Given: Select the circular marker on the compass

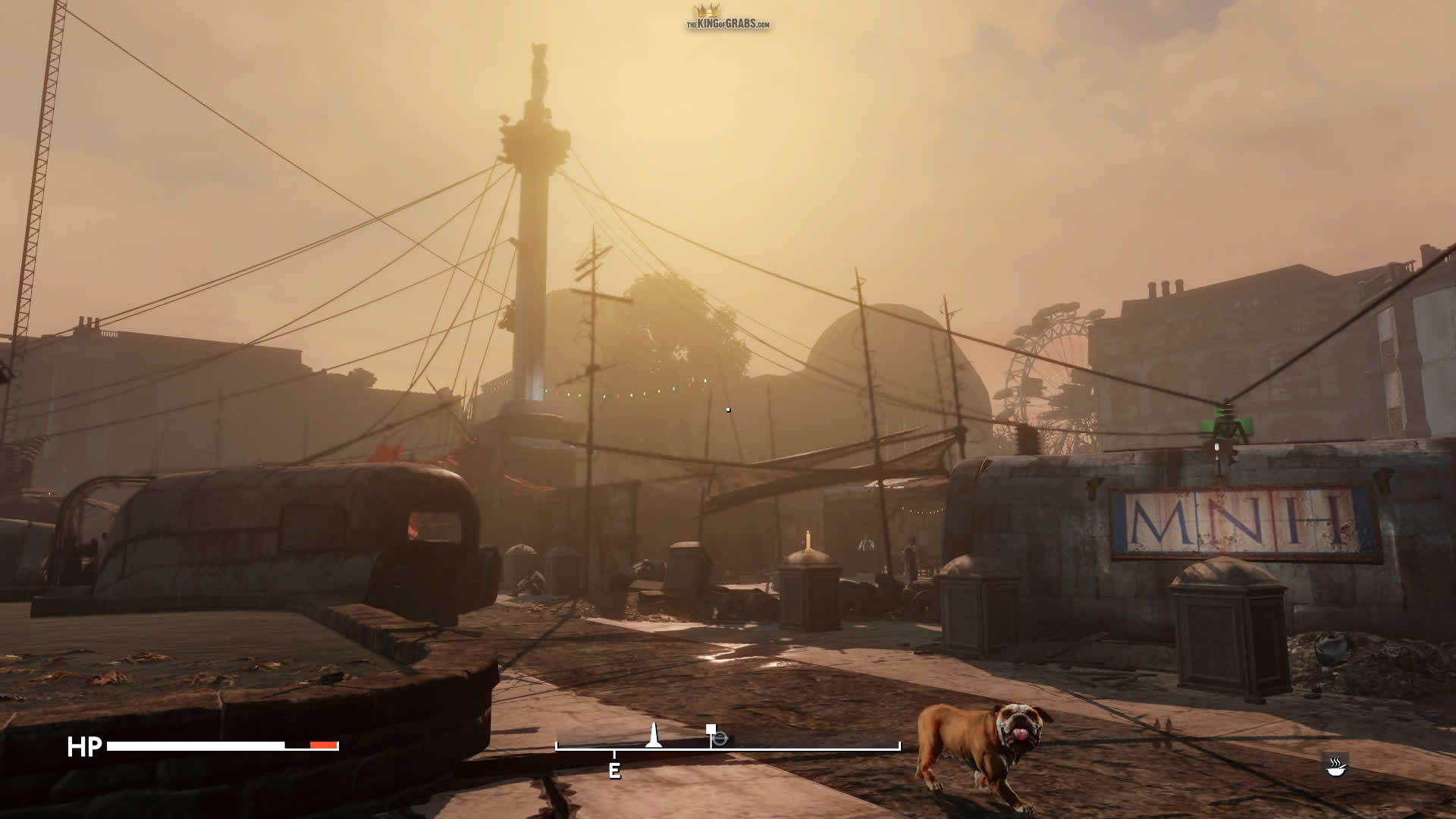Looking at the screenshot, I should (720, 739).
